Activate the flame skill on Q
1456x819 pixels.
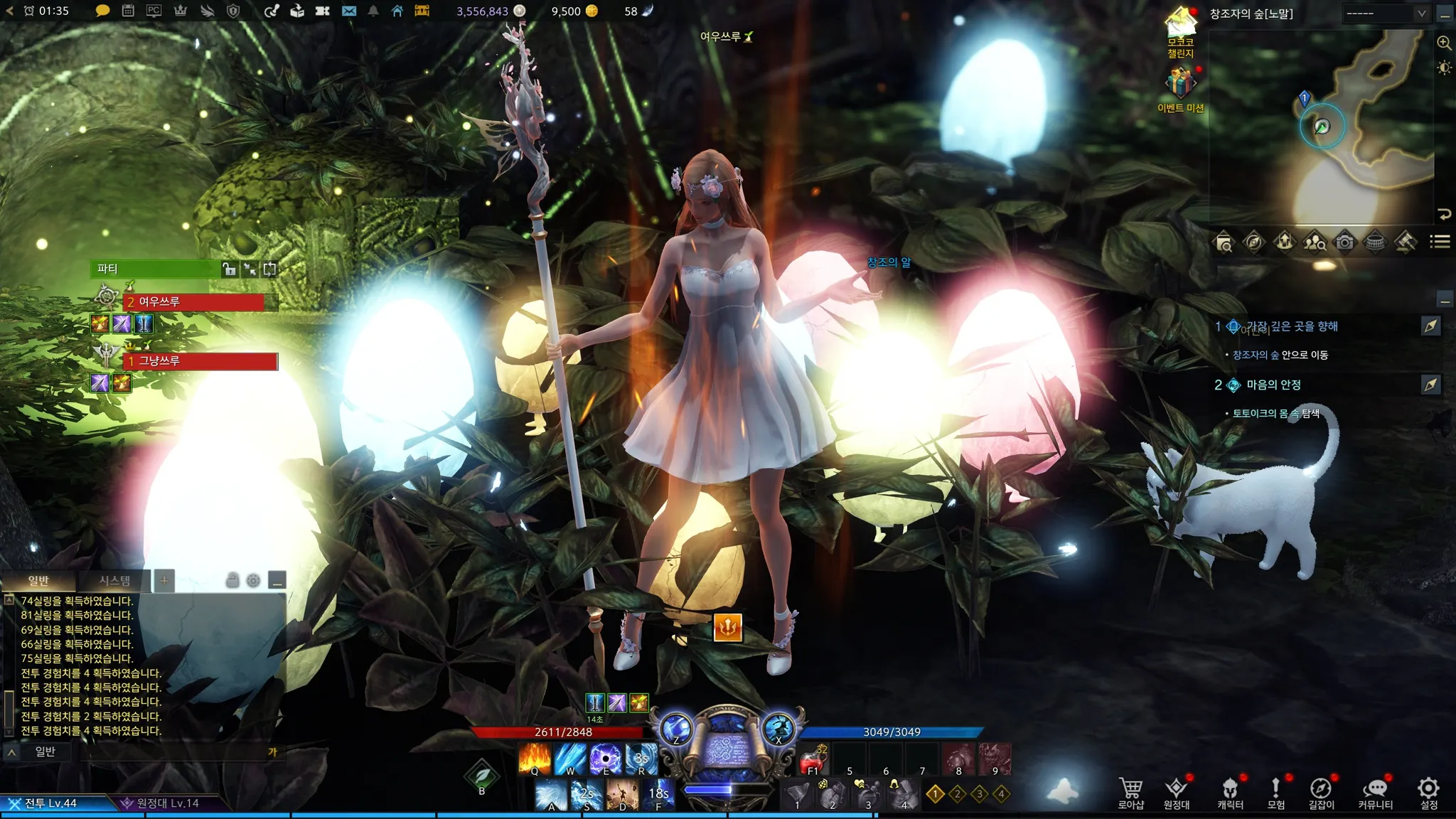click(535, 759)
